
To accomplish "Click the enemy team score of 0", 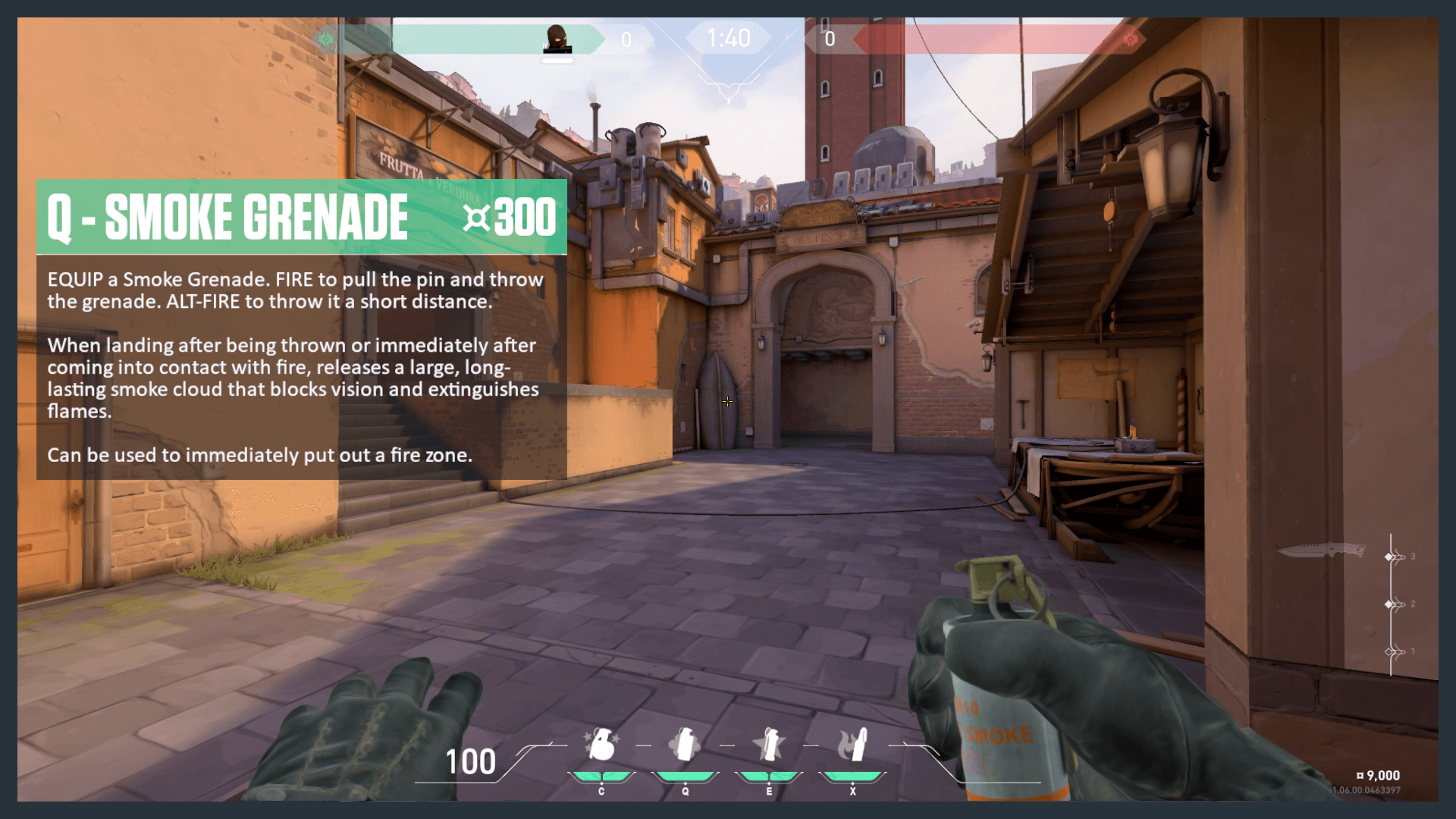I will 830,39.
